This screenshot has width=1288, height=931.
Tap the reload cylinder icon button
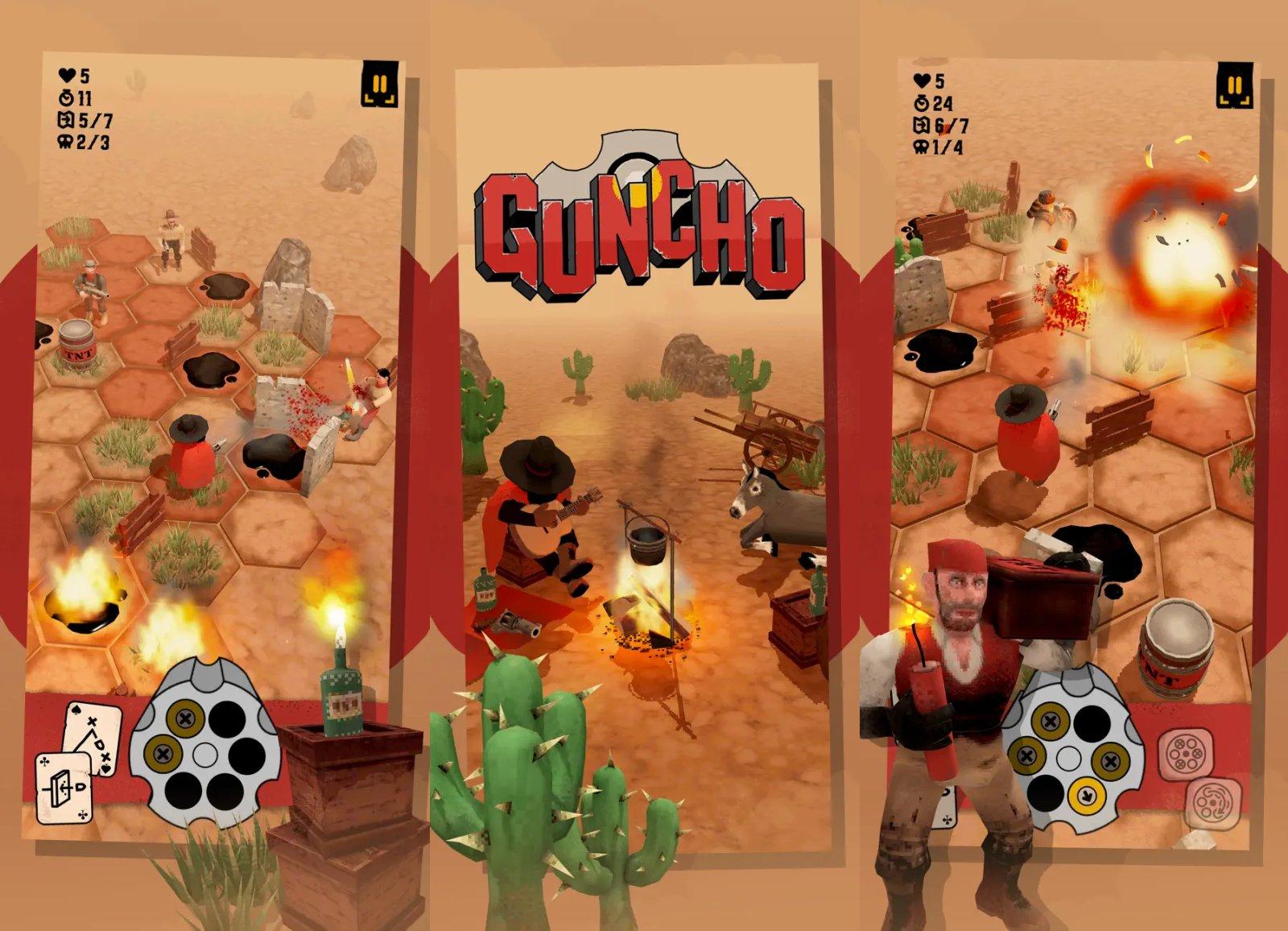pyautogui.click(x=1186, y=754)
